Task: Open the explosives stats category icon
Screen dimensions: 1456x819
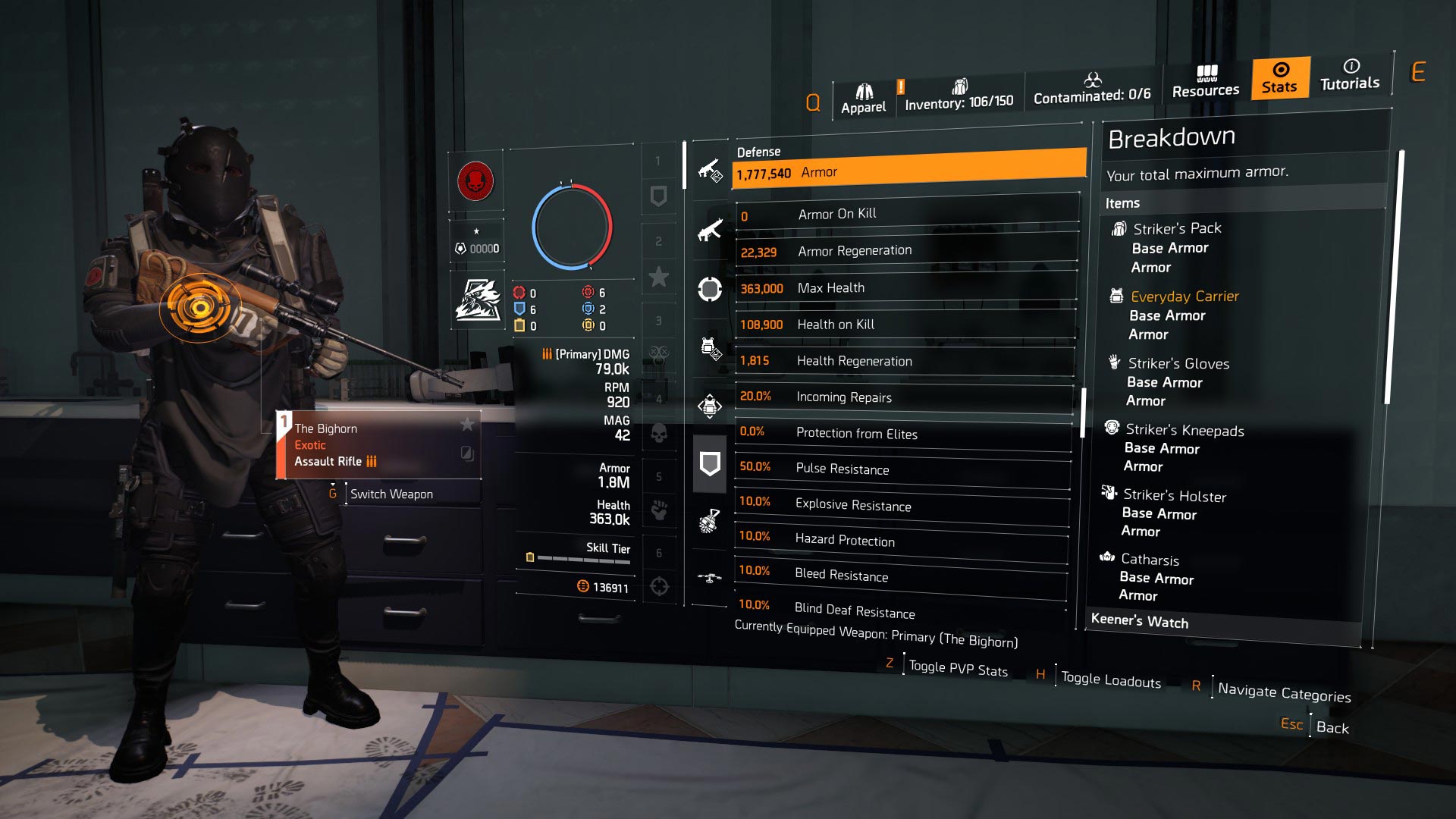Action: 710,522
